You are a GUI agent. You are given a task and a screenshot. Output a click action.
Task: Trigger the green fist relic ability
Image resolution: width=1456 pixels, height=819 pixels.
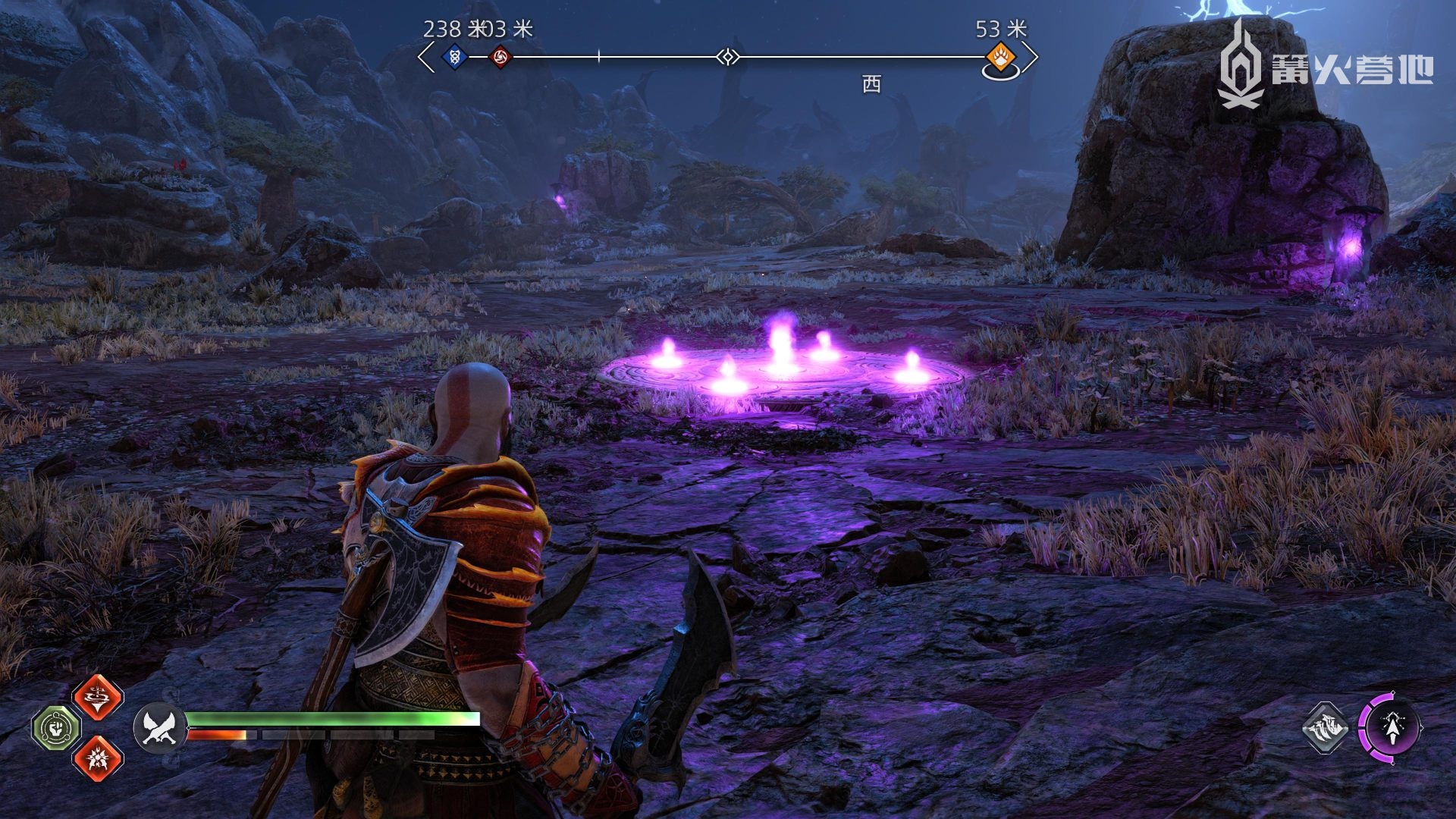pyautogui.click(x=55, y=728)
